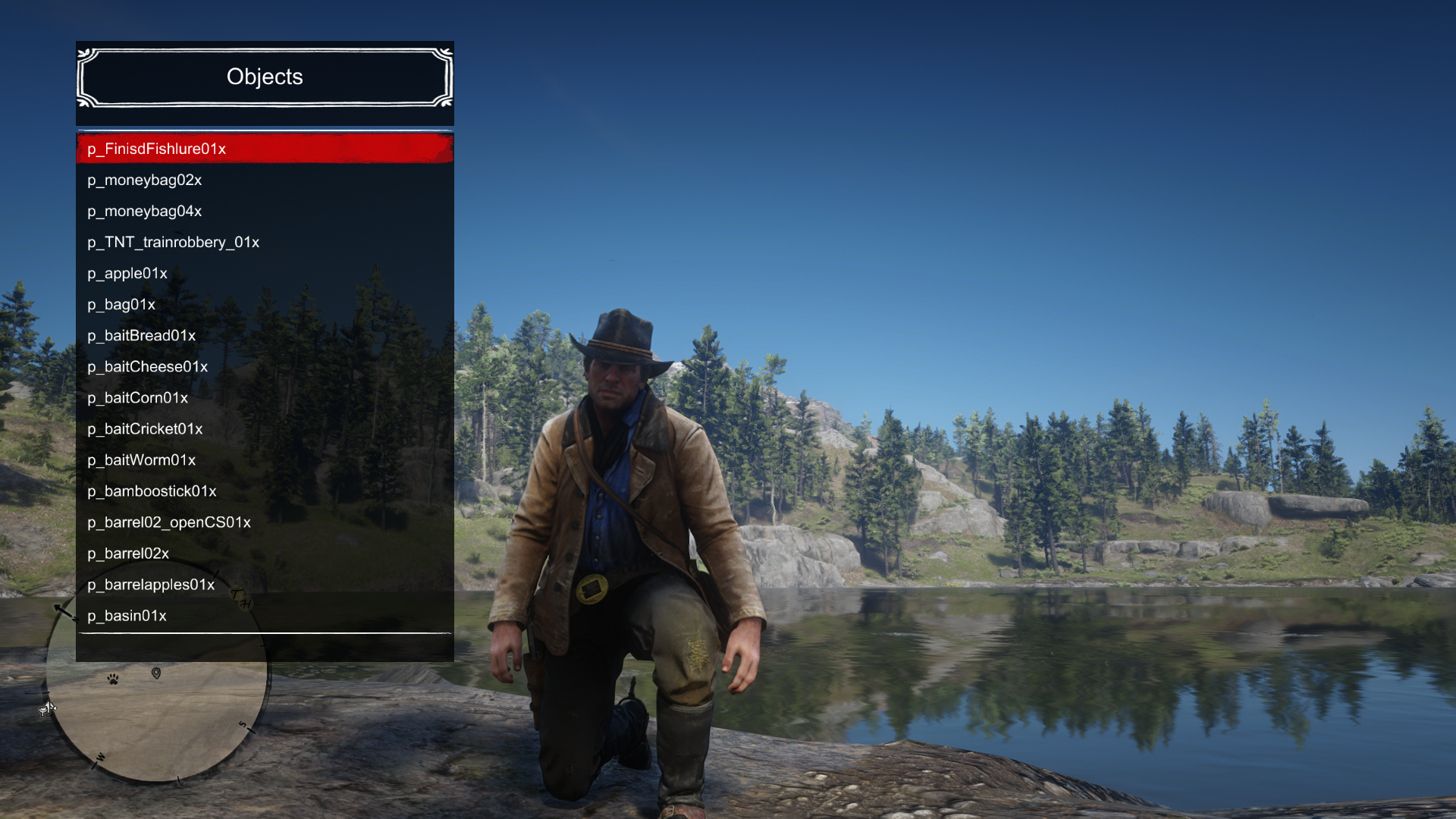The height and width of the screenshot is (819, 1456).
Task: Select the p_FinisdFishlure01x entry
Action: click(265, 149)
